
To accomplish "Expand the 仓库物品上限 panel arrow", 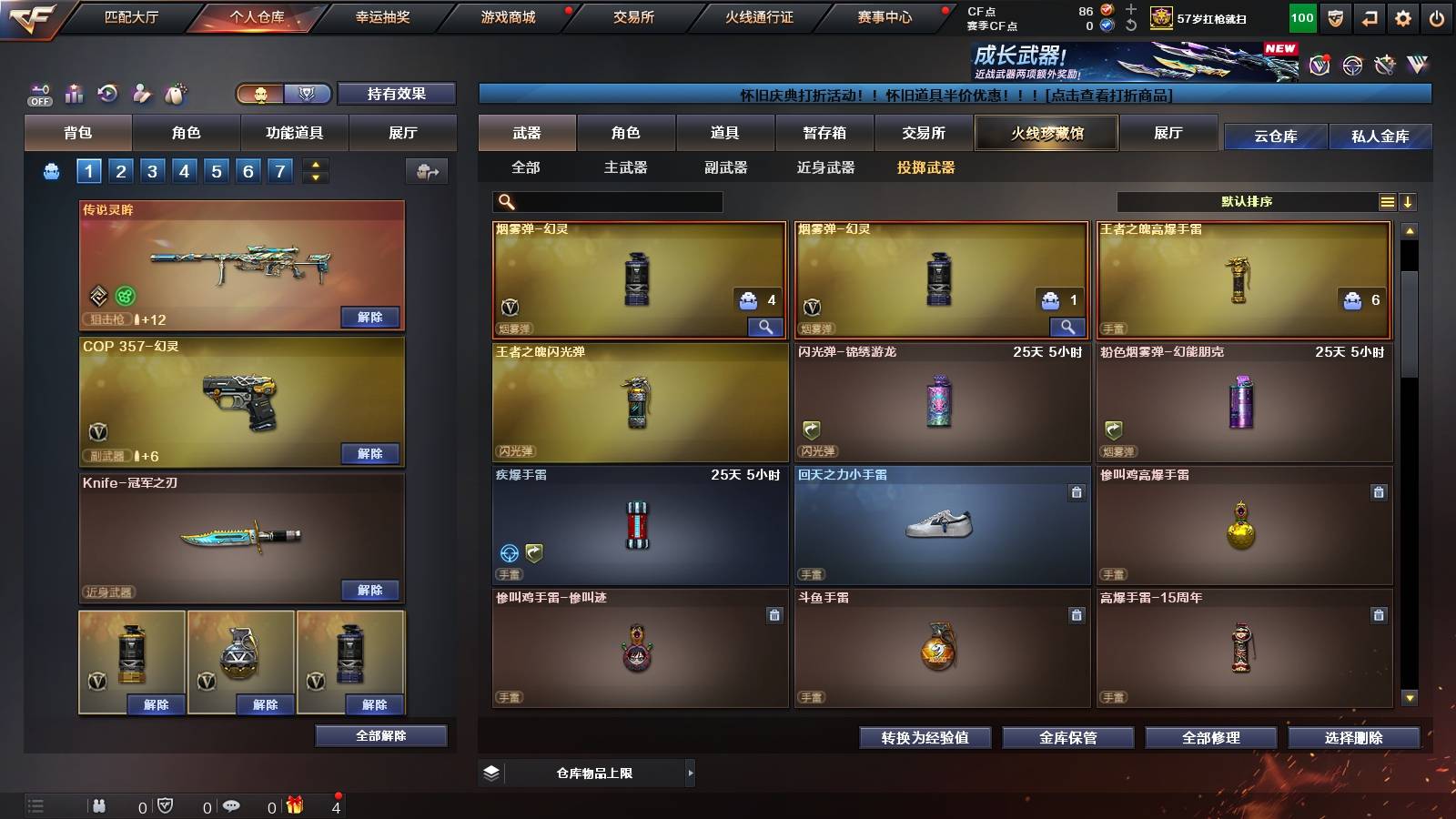I will pos(691,773).
